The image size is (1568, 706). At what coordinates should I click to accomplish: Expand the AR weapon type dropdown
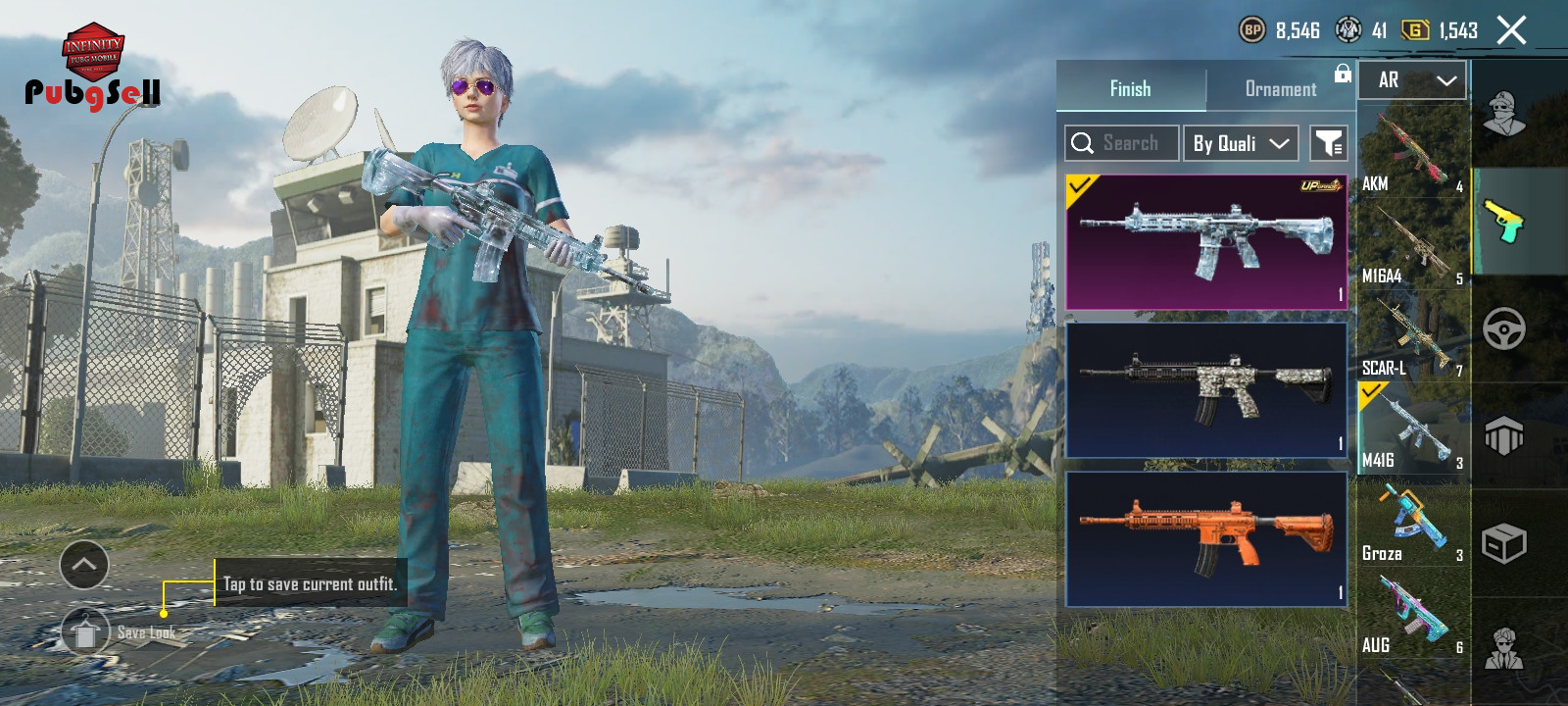coord(1412,80)
